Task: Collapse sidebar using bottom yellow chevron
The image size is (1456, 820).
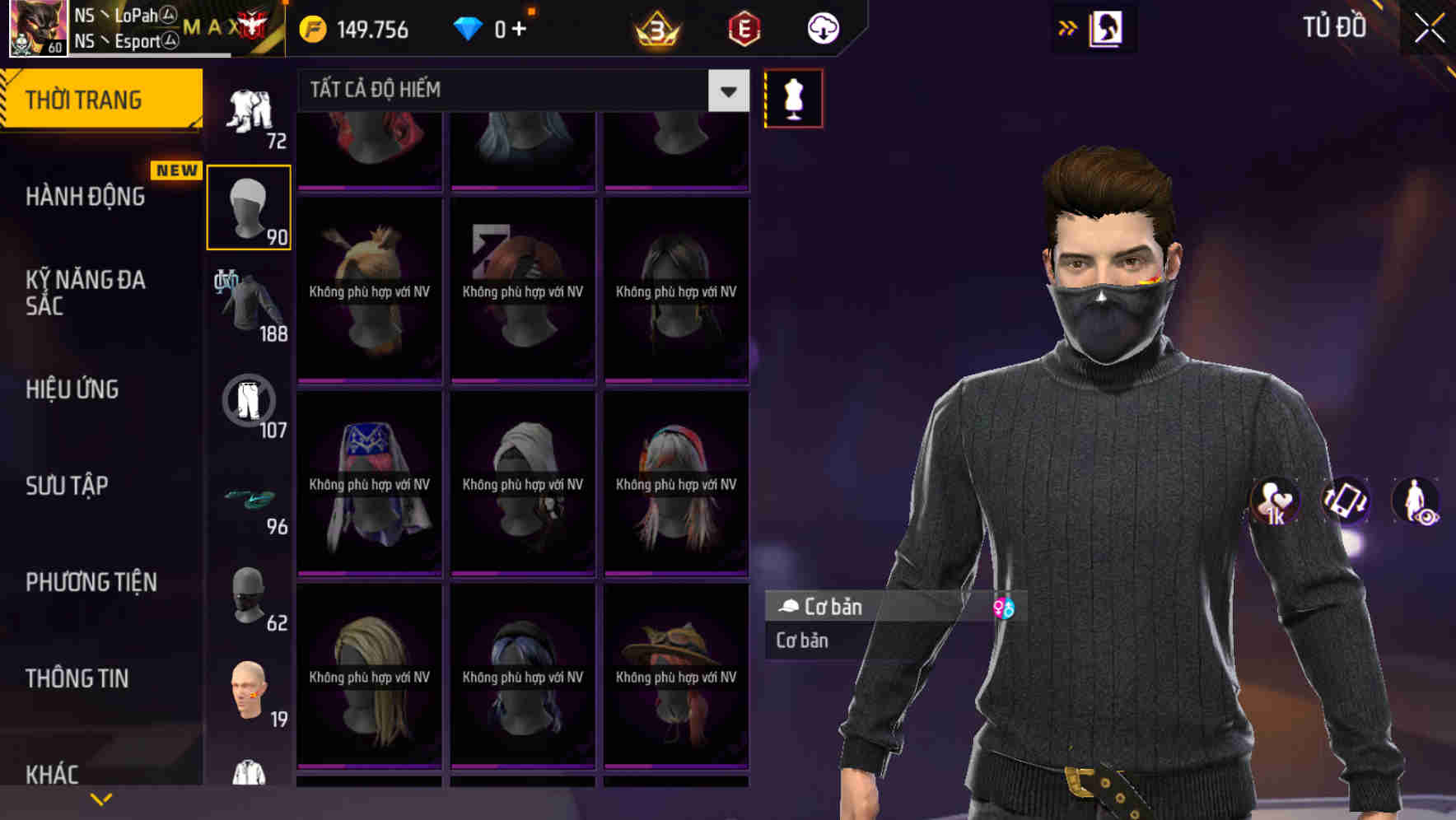Action: (101, 799)
